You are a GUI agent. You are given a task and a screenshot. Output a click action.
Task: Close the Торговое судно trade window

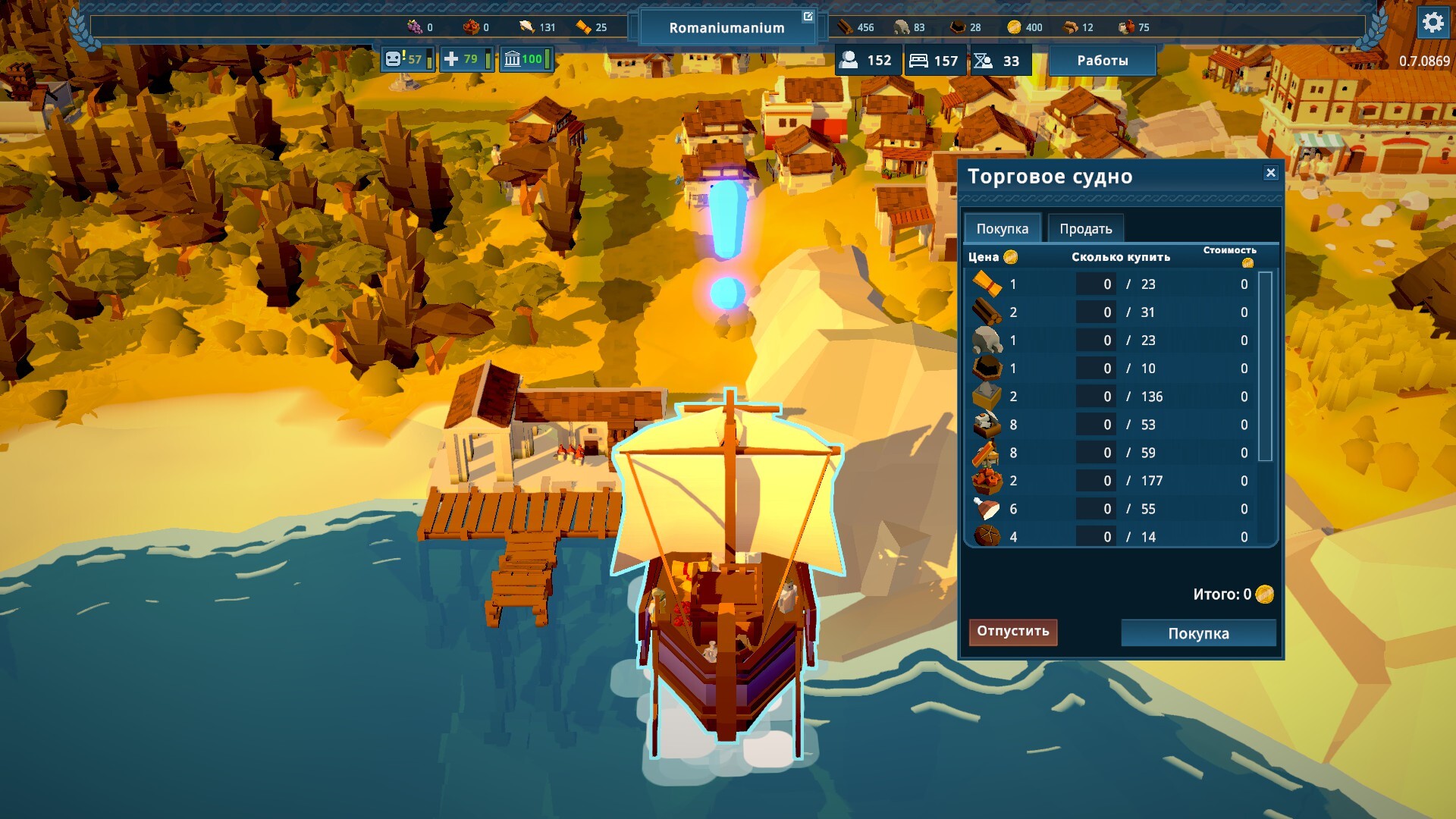point(1271,173)
